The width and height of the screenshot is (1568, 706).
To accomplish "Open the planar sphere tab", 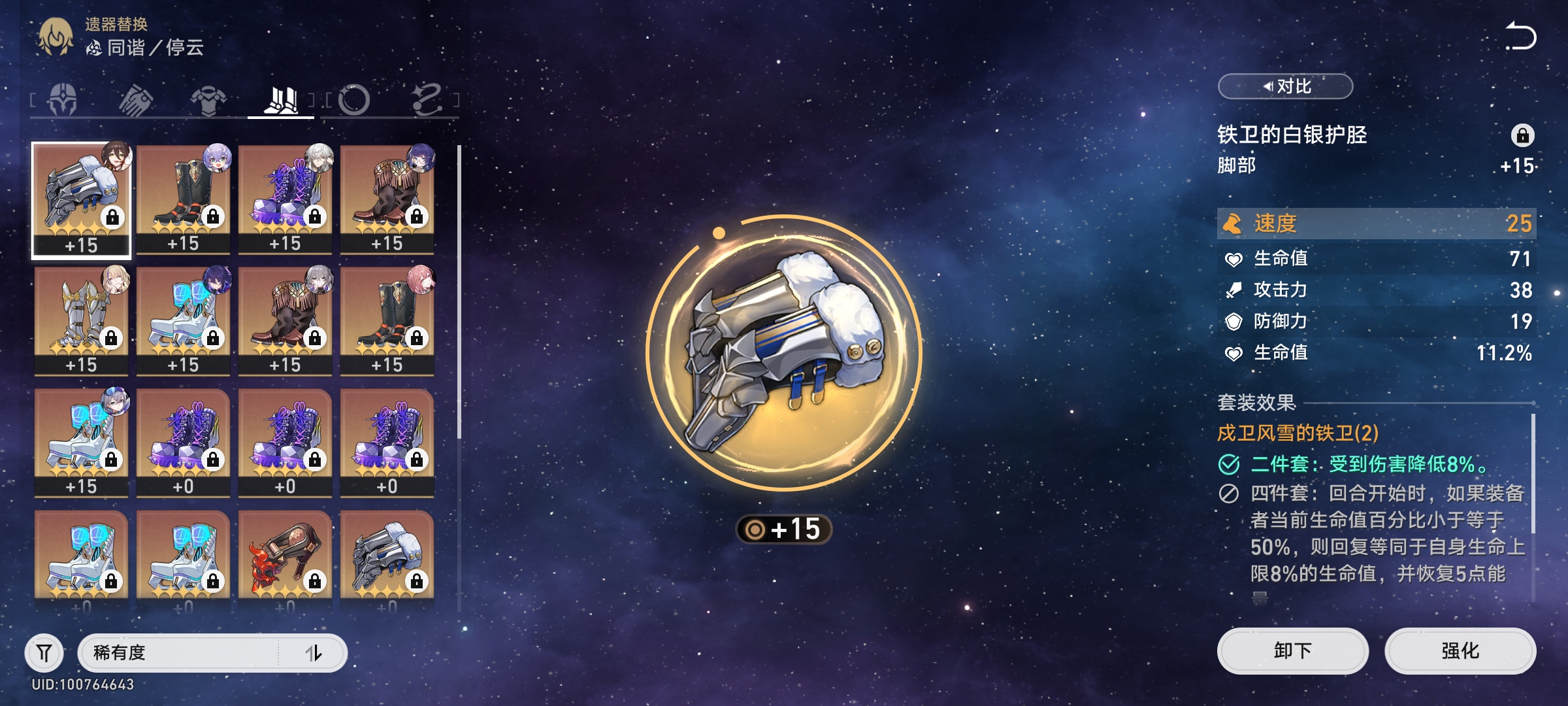I will pos(355,101).
